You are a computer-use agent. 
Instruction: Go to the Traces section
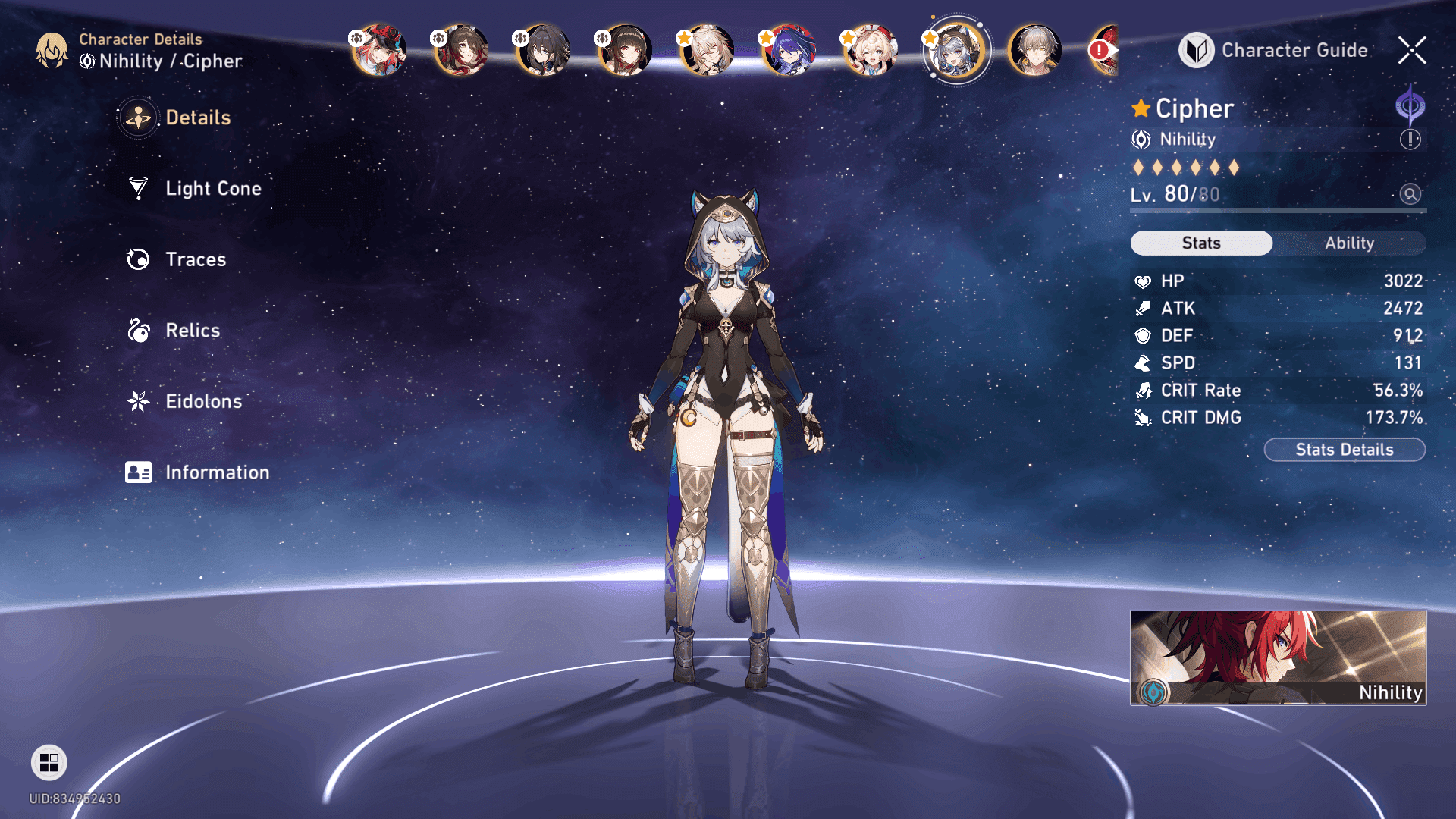195,259
